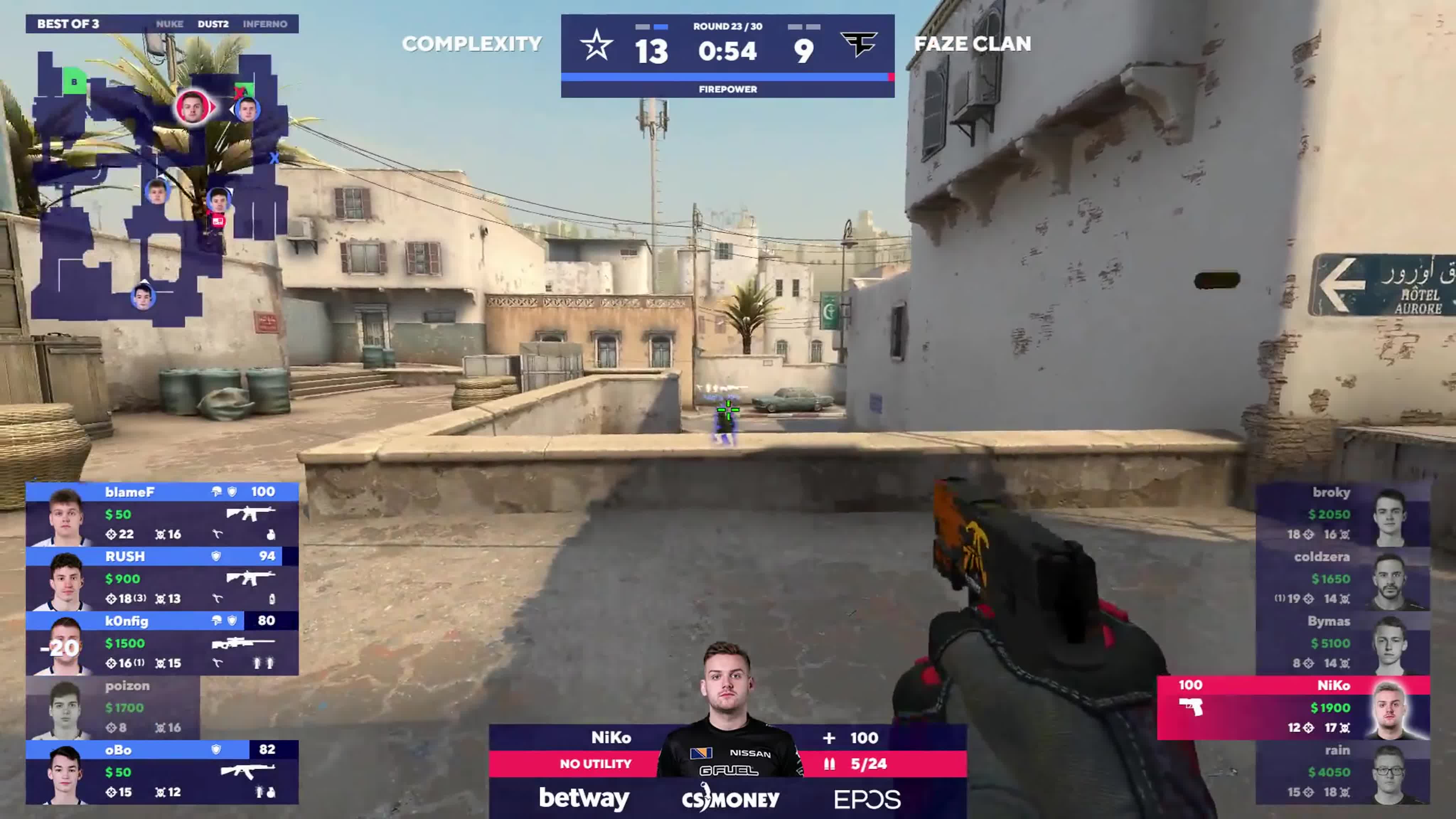Click the FaZe Clan logo
Screen dimensions: 1456x819
pos(858,44)
